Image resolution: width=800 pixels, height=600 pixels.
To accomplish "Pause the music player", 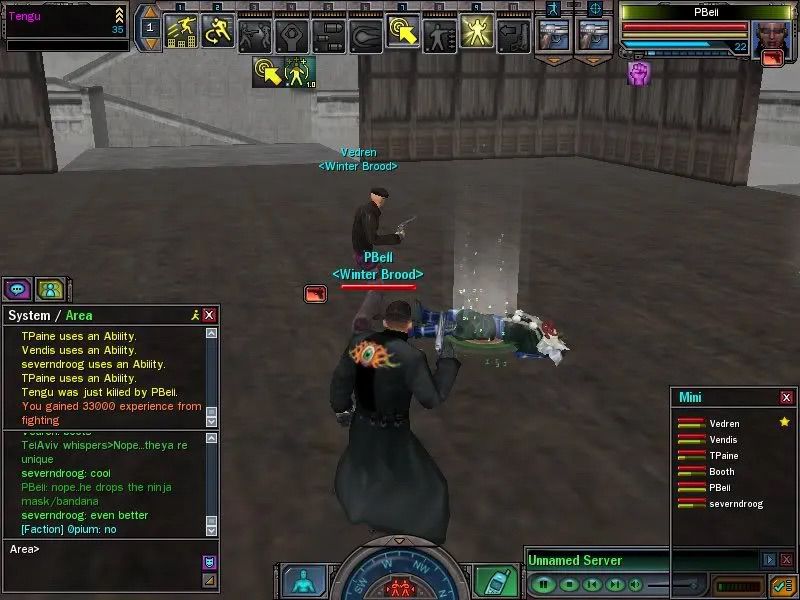I will tap(544, 584).
